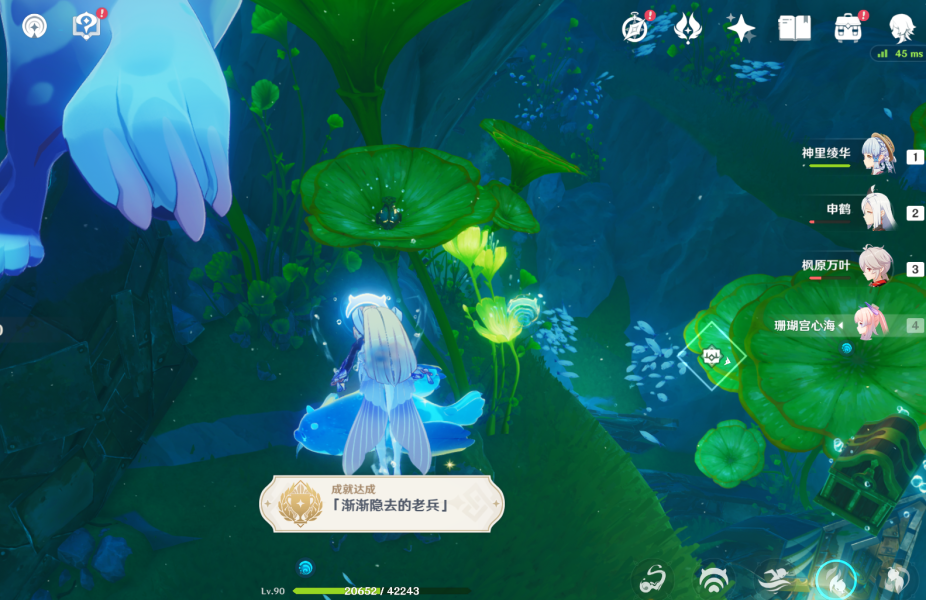Open the wish star icon
The image size is (926, 600).
[741, 28]
